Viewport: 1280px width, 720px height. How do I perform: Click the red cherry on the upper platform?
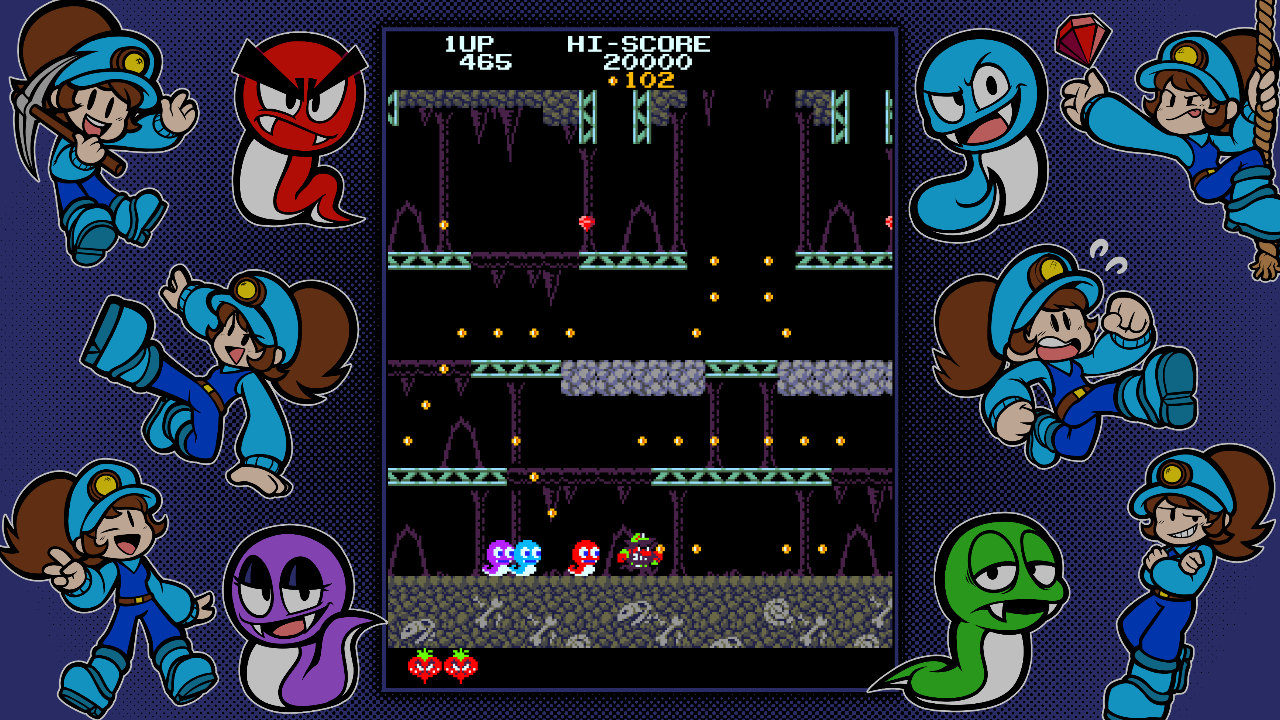tap(584, 221)
